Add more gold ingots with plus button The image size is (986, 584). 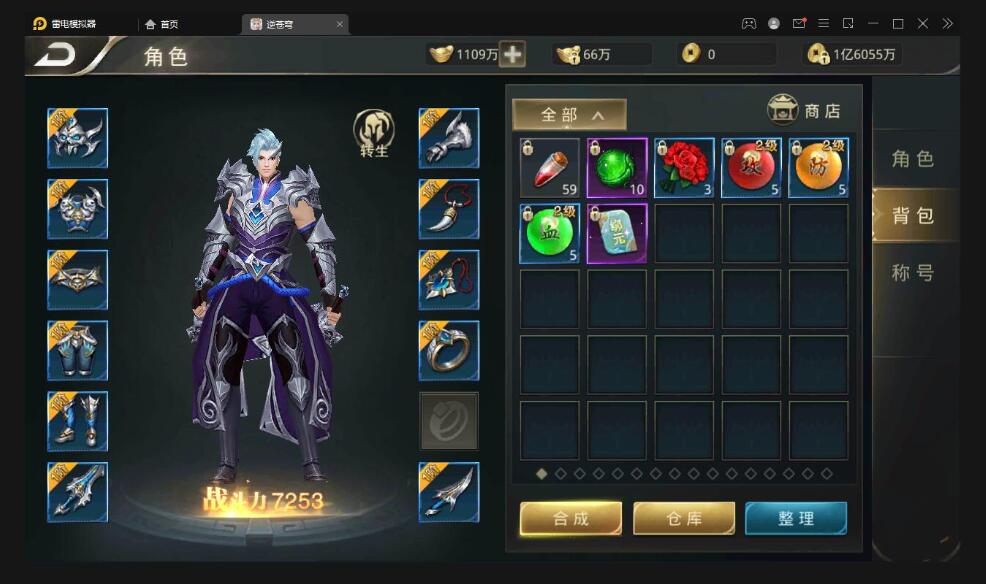[x=513, y=55]
